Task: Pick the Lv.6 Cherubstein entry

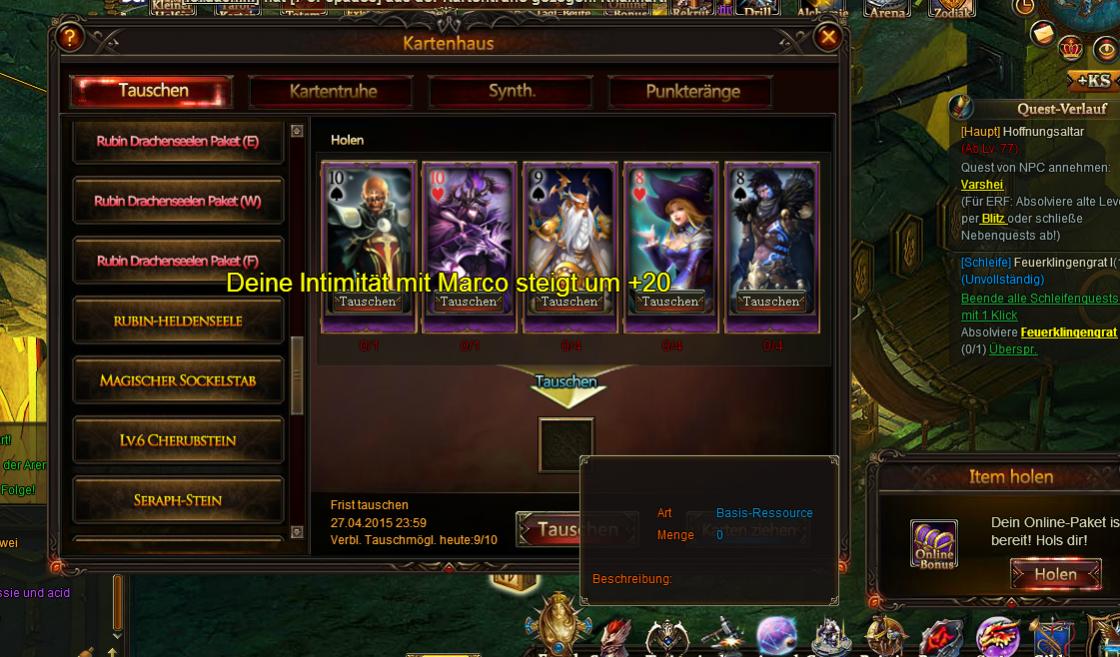Action: (x=177, y=440)
